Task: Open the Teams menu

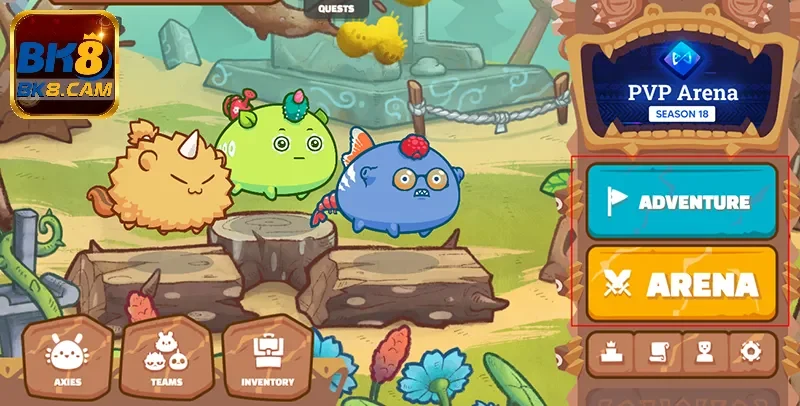Action: tap(166, 359)
